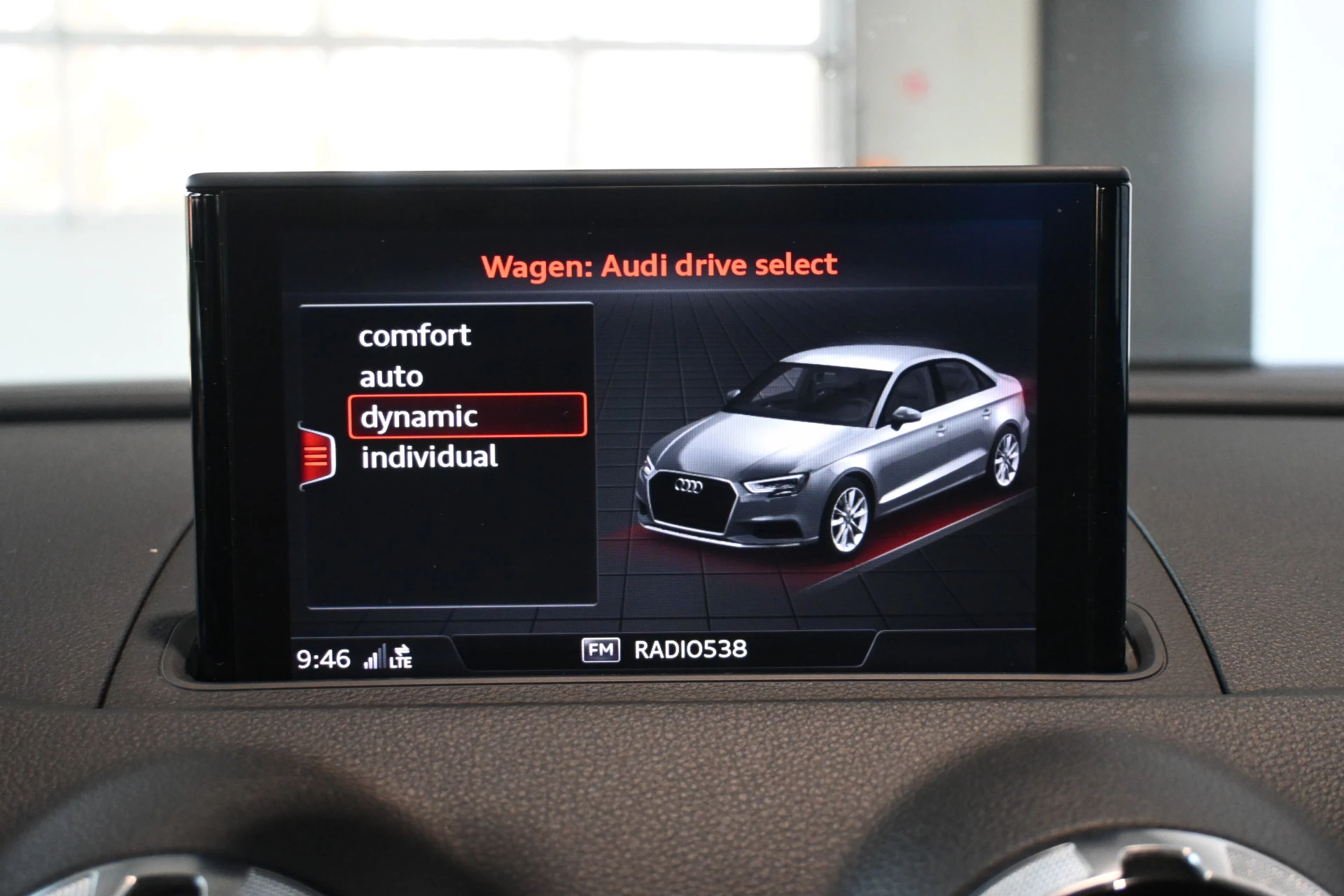The image size is (1344, 896).
Task: Open the red side menu tab
Action: tap(316, 456)
